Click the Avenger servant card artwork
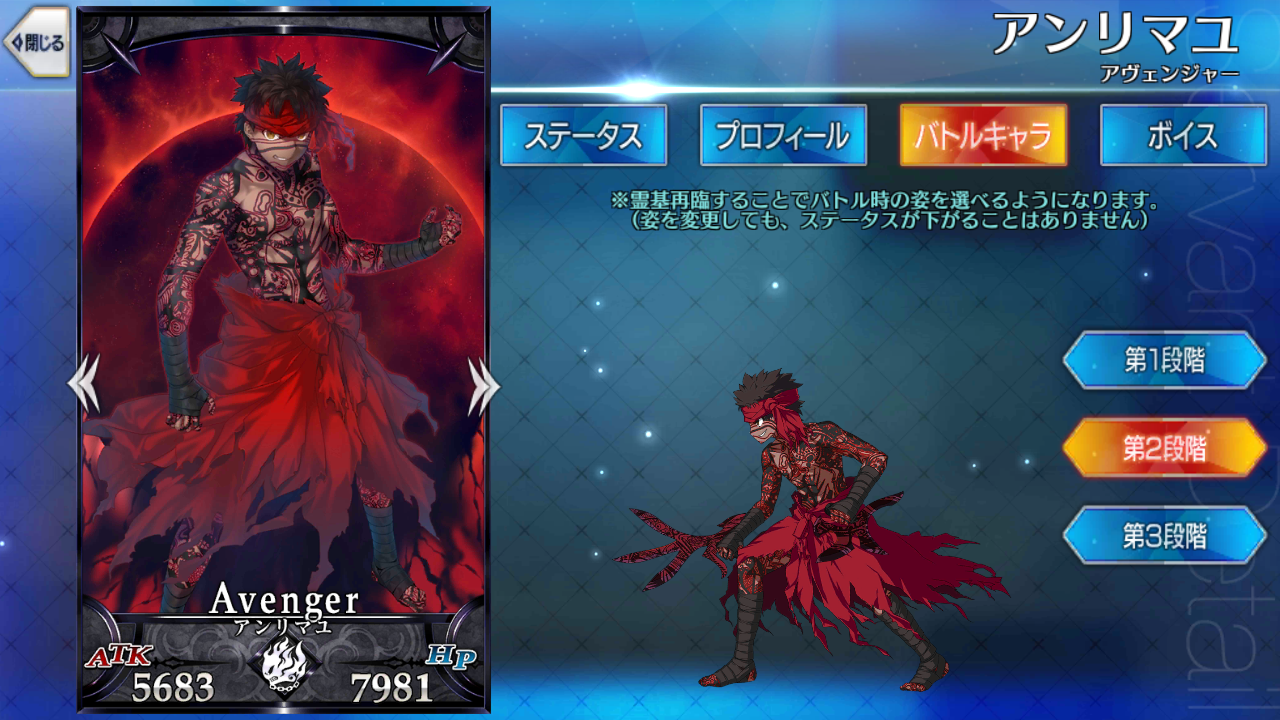This screenshot has height=720, width=1280. coord(285,300)
